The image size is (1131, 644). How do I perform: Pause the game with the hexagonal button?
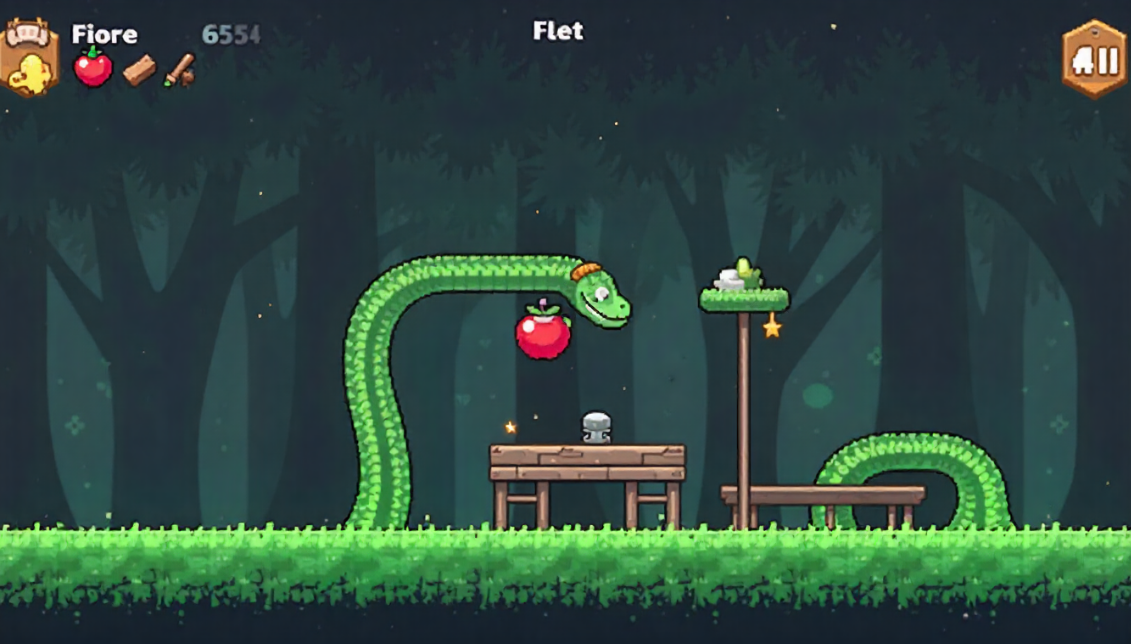point(1095,59)
